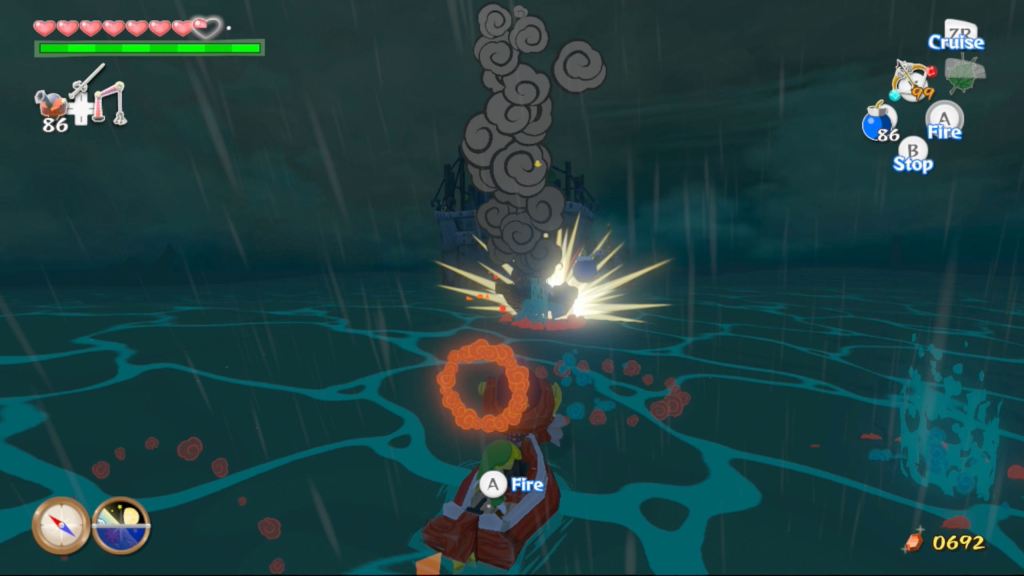Click the wind compass
This screenshot has width=1024, height=576.
pos(60,525)
